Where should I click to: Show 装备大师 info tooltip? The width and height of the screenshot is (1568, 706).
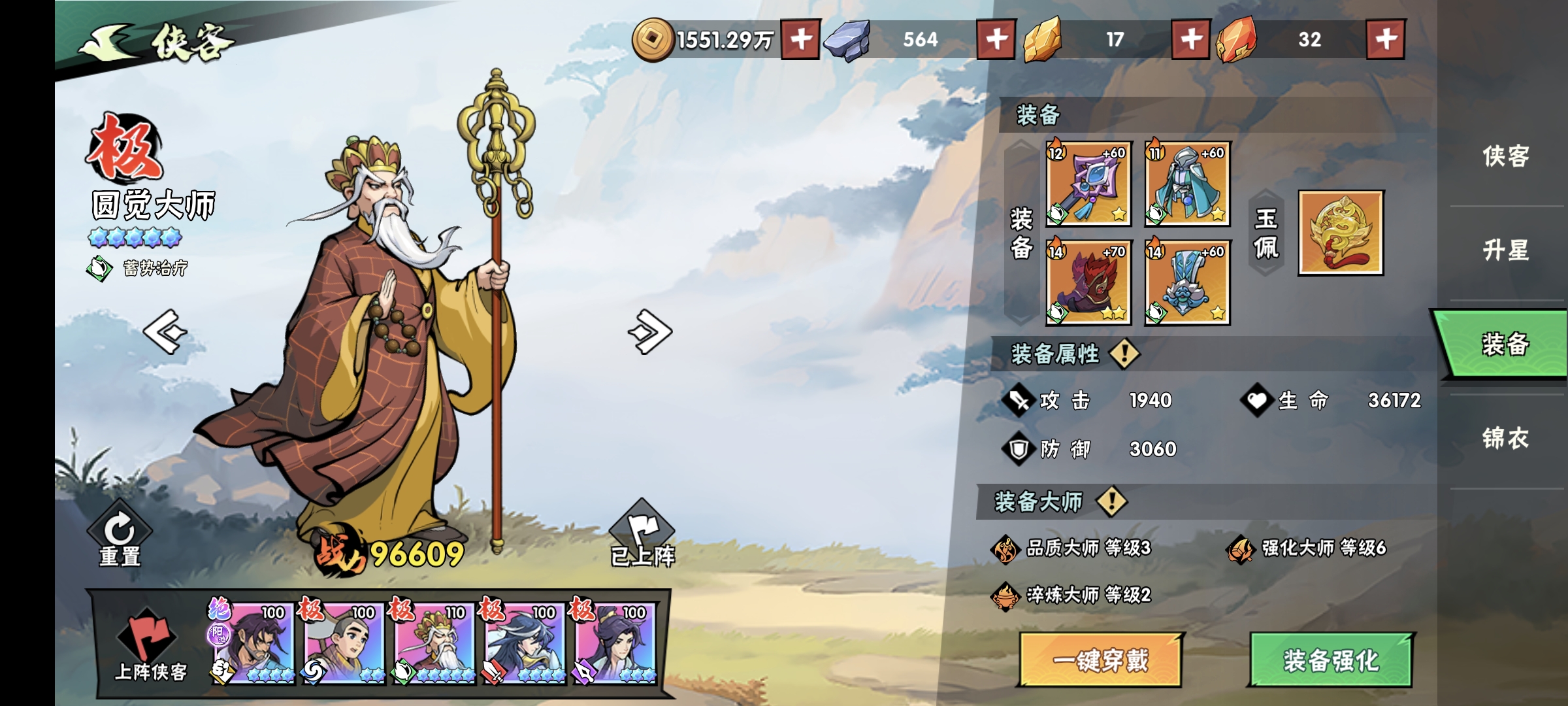(x=1111, y=502)
